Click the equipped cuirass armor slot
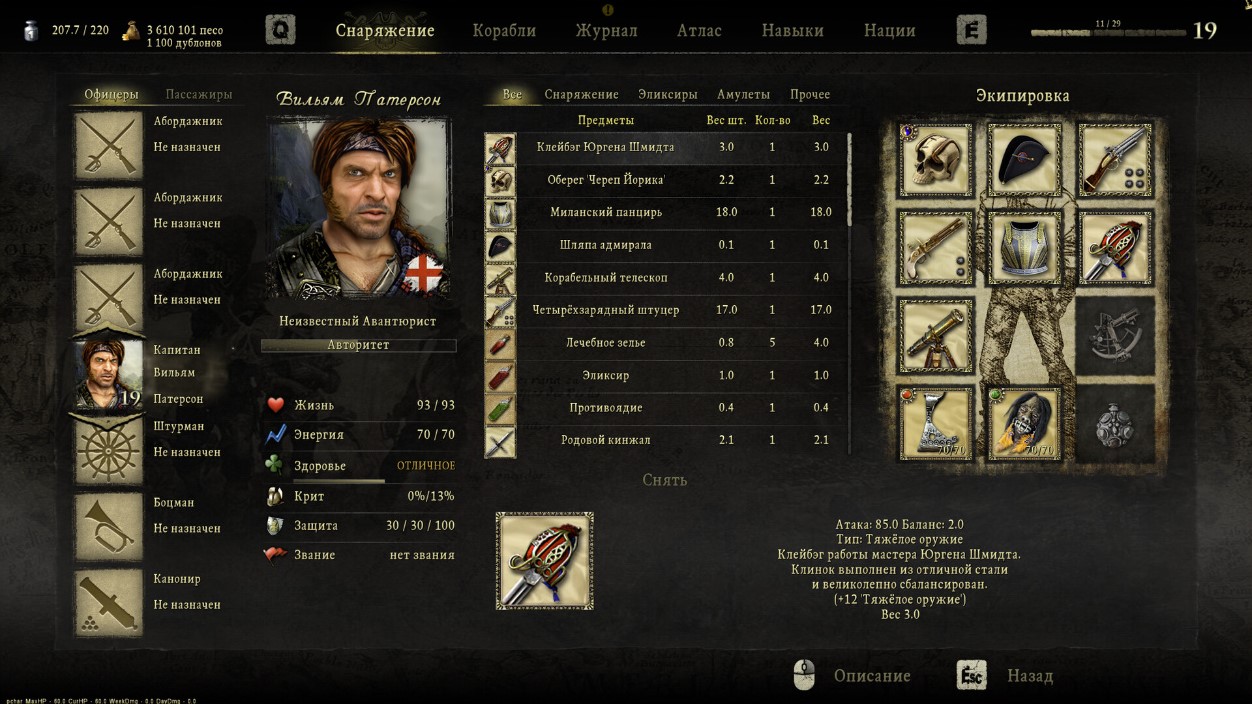The image size is (1252, 704). pyautogui.click(x=1024, y=247)
